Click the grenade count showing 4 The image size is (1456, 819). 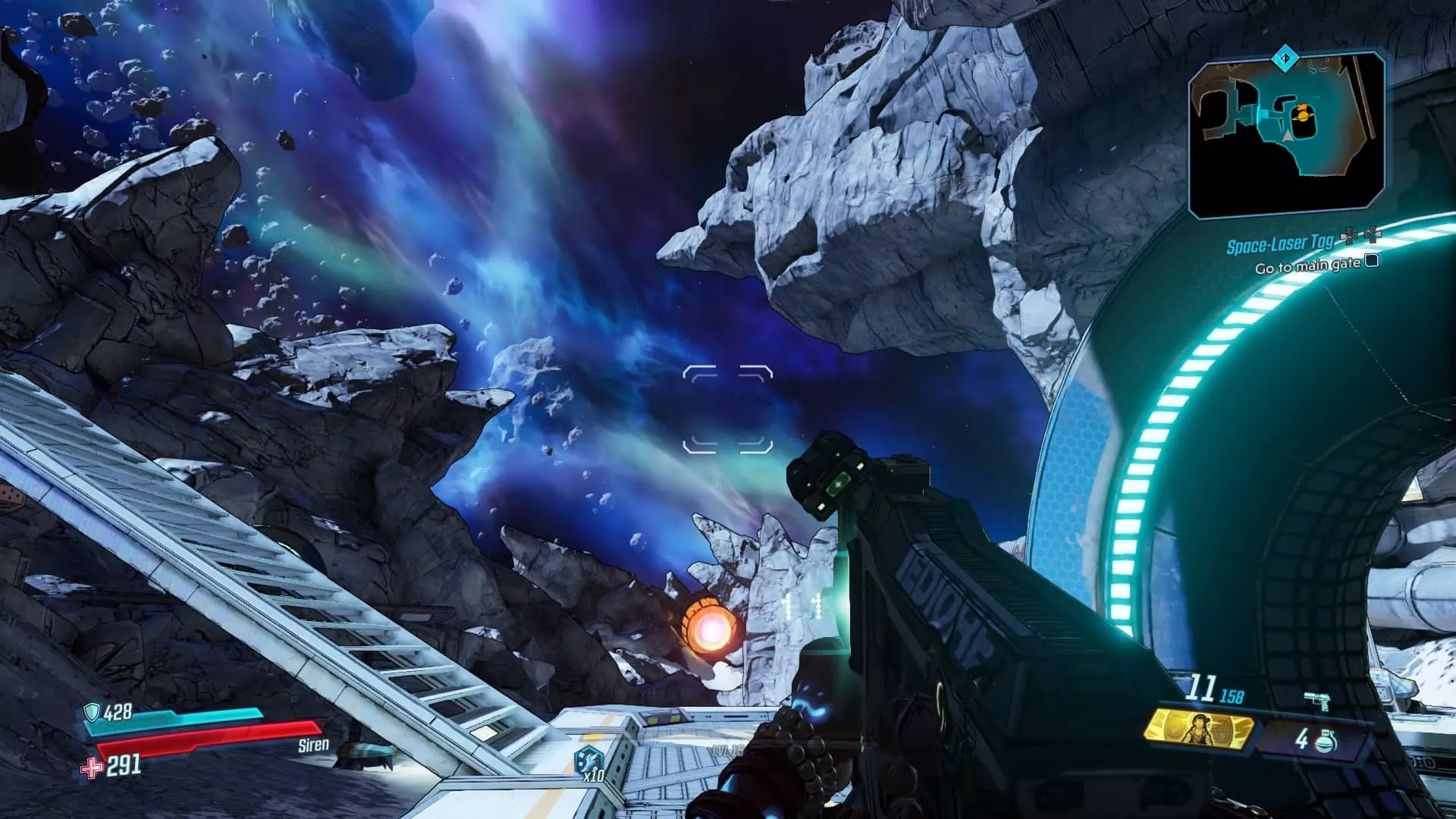(x=1301, y=741)
